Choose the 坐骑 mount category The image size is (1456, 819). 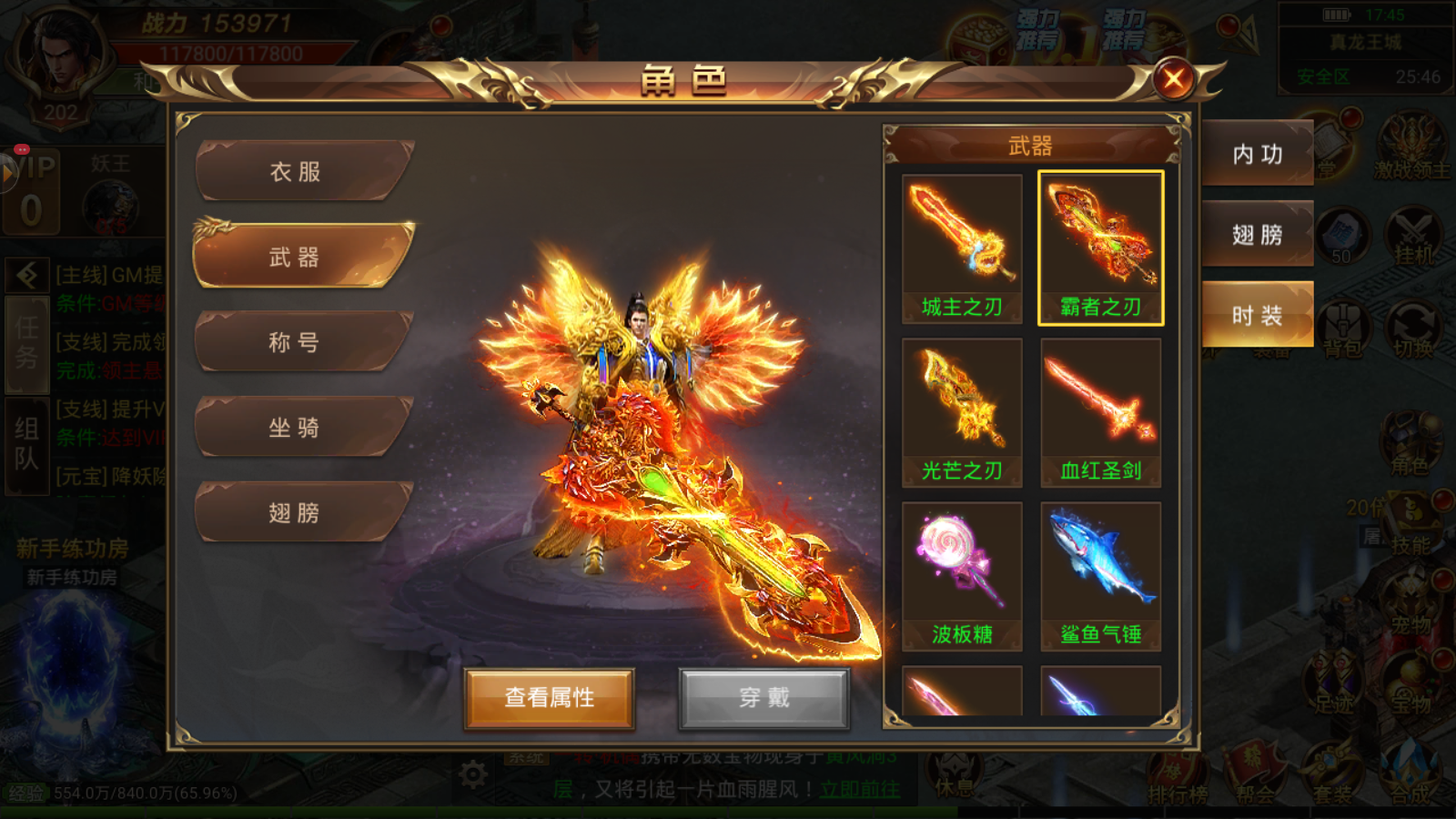click(296, 428)
